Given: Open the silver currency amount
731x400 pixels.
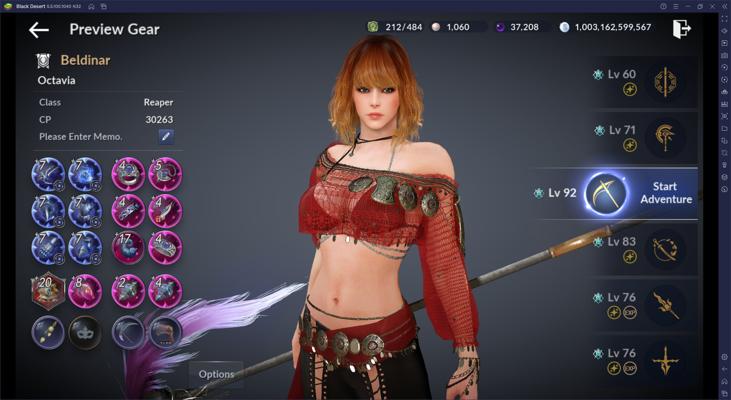Looking at the screenshot, I should 604,27.
